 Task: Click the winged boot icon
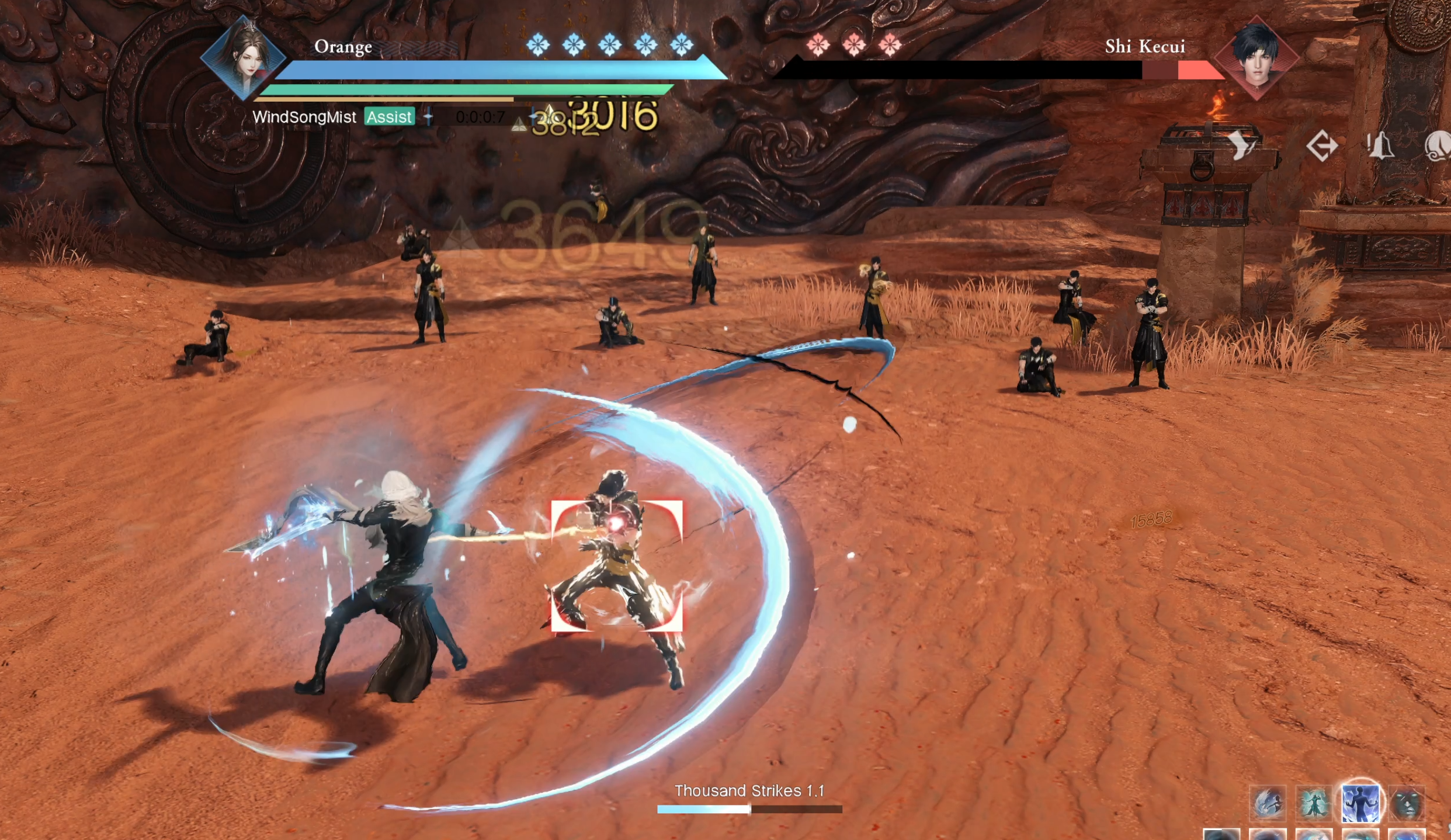(x=1241, y=145)
